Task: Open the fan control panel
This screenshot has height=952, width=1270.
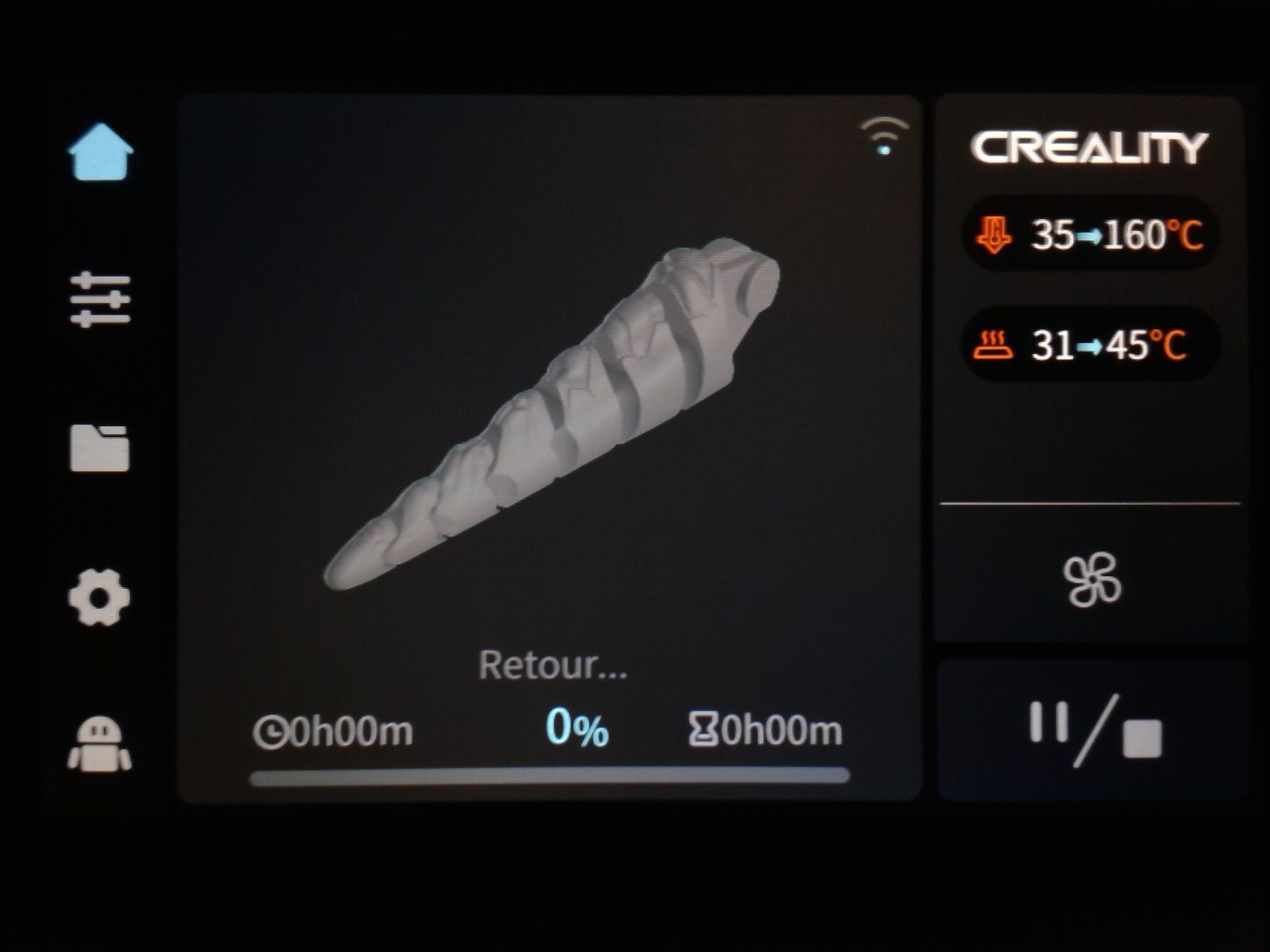Action: pyautogui.click(x=1092, y=581)
